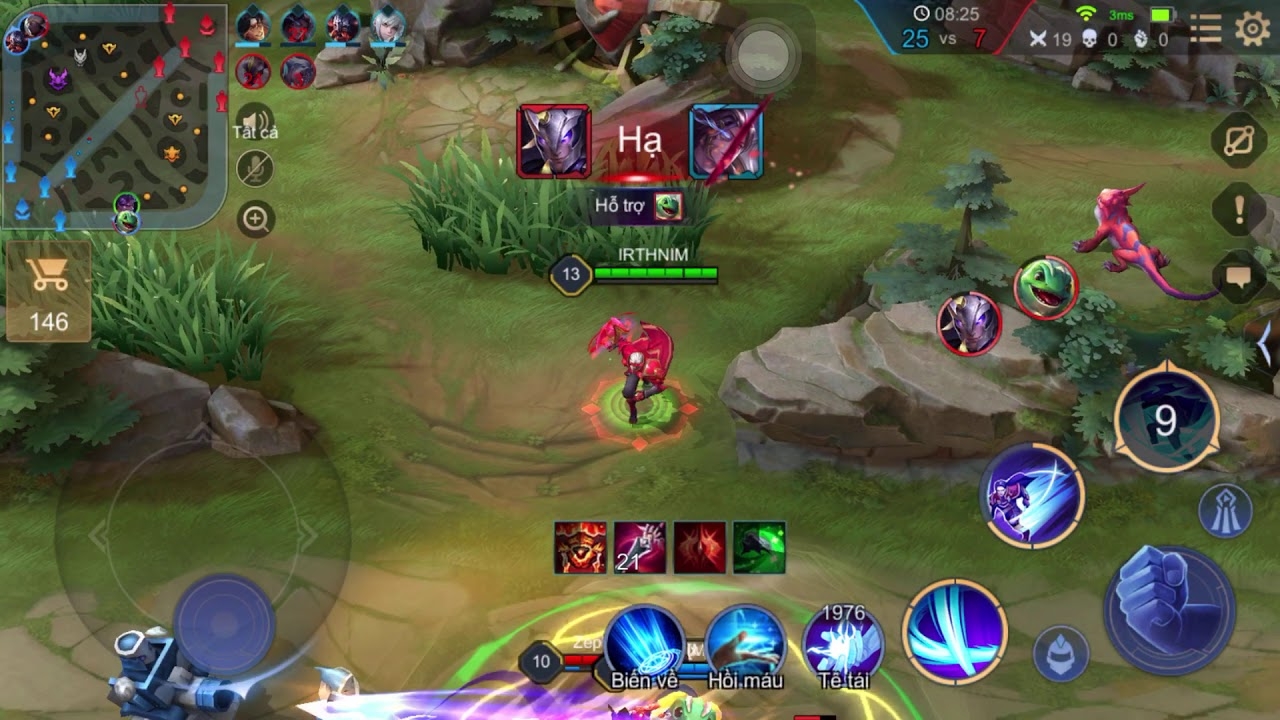Open the settings gear menu

[1252, 30]
